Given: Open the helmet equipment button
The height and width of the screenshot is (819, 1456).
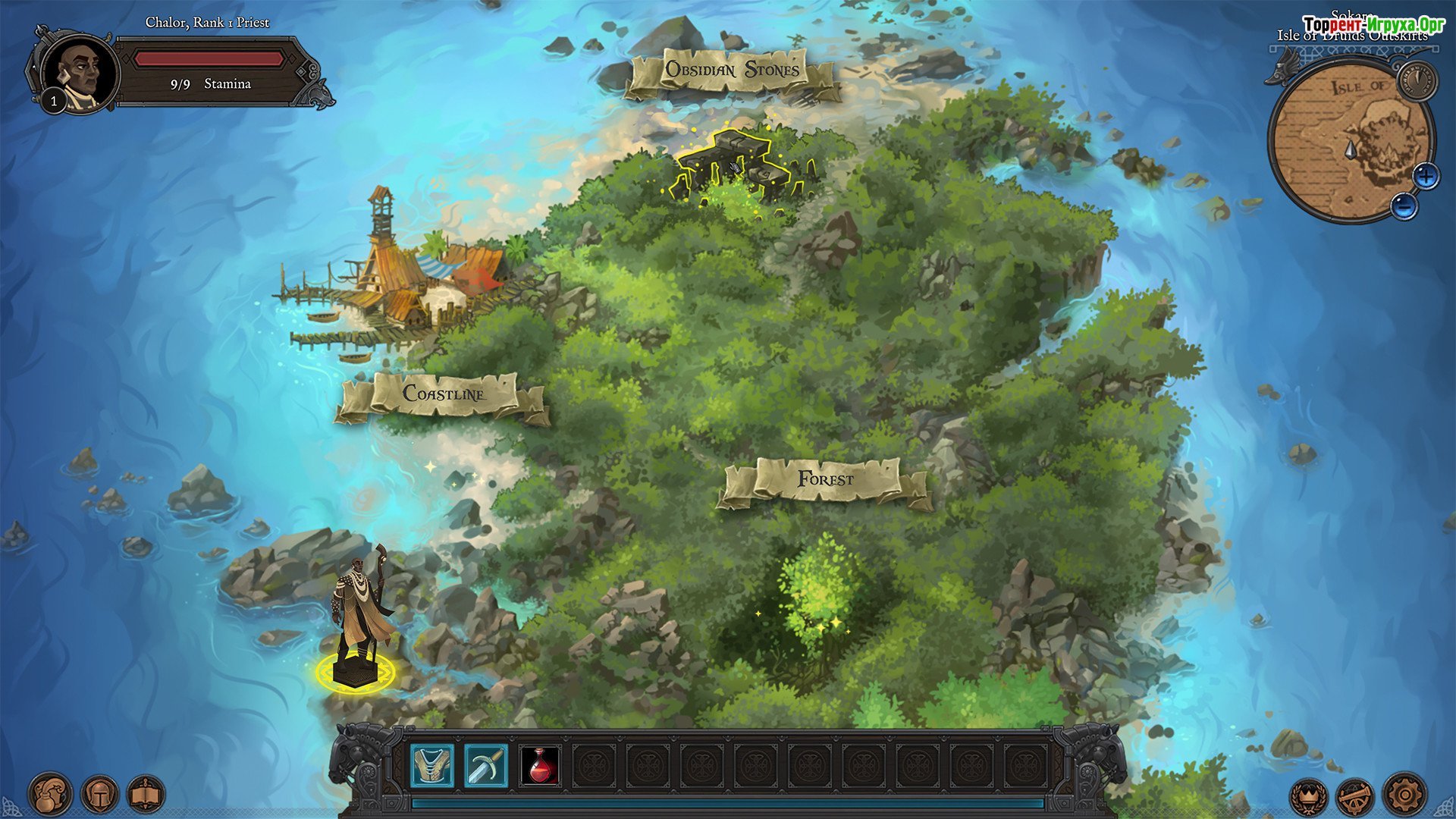Looking at the screenshot, I should [99, 795].
